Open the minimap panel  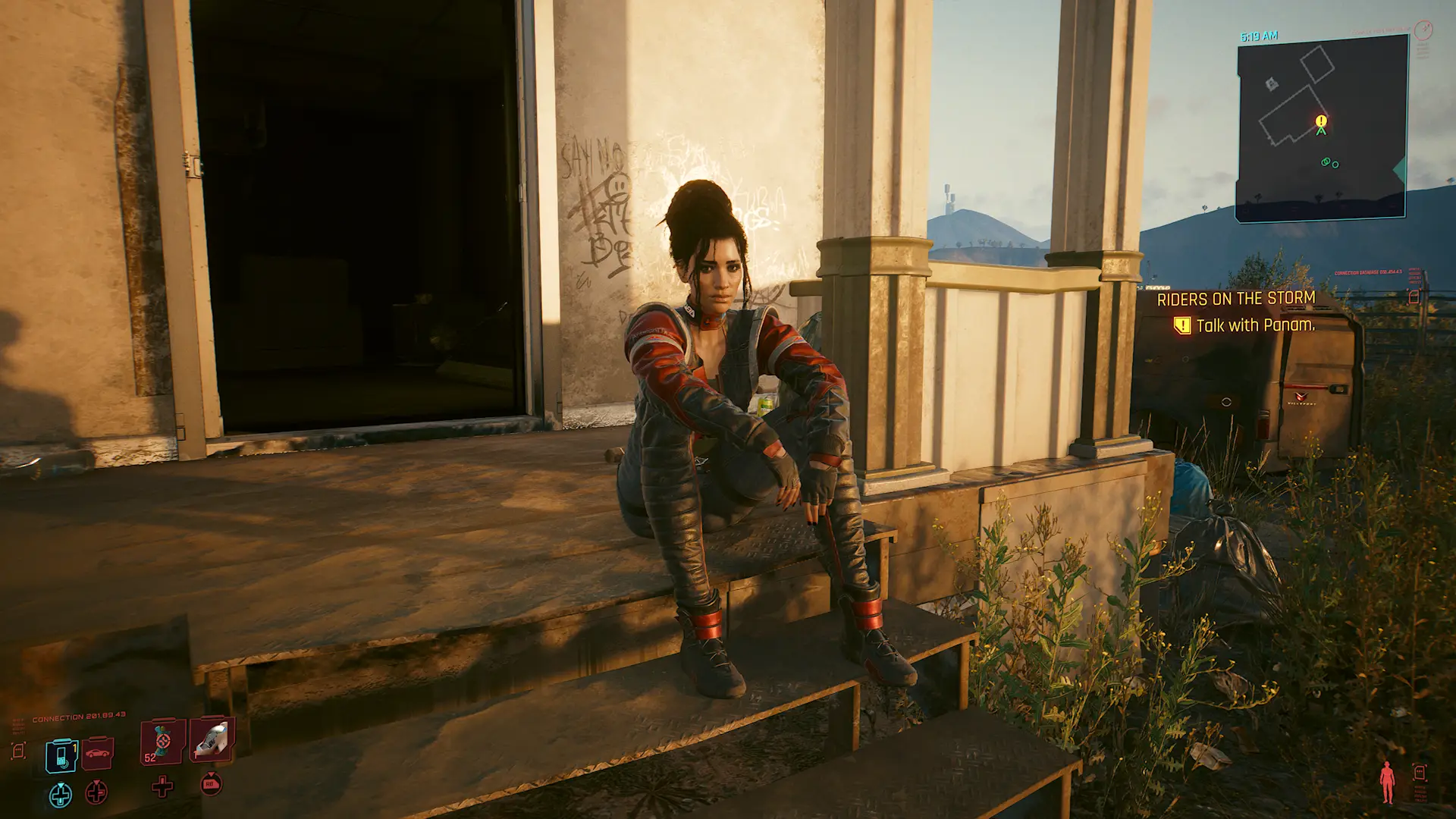pos(1321,127)
